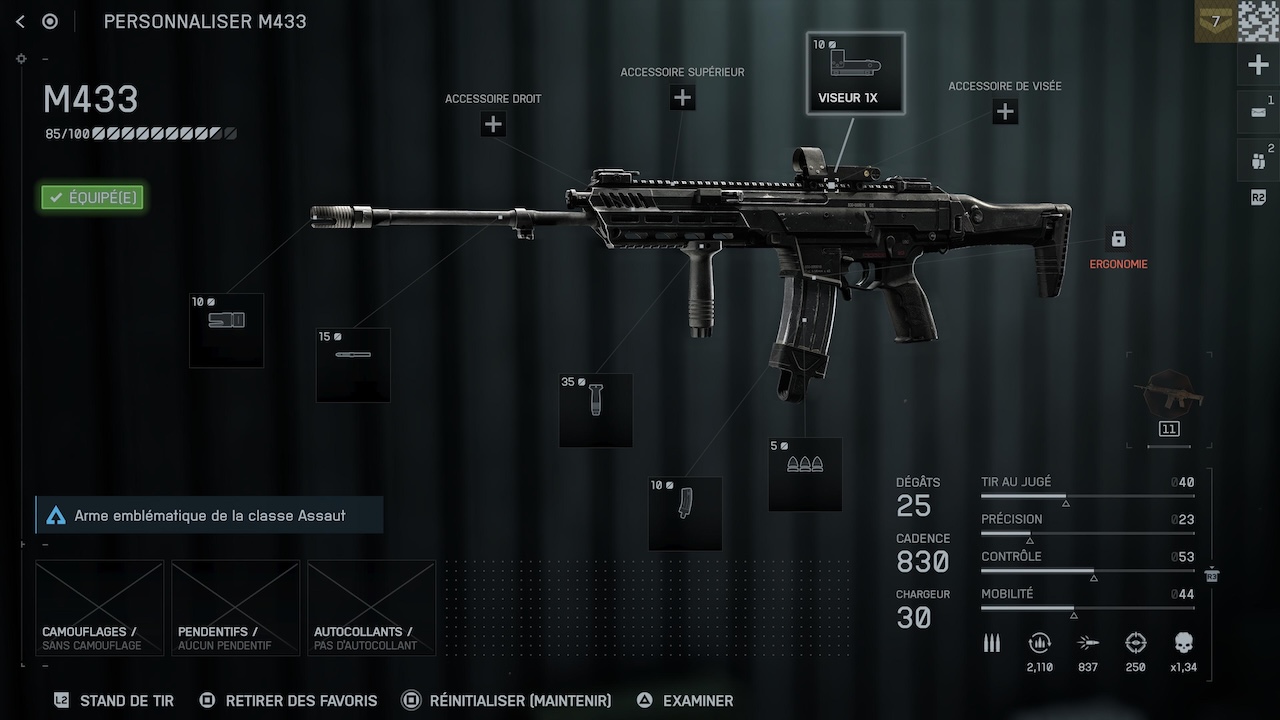Open the Camouflages customization tile
This screenshot has height=720, width=1280.
coord(100,608)
